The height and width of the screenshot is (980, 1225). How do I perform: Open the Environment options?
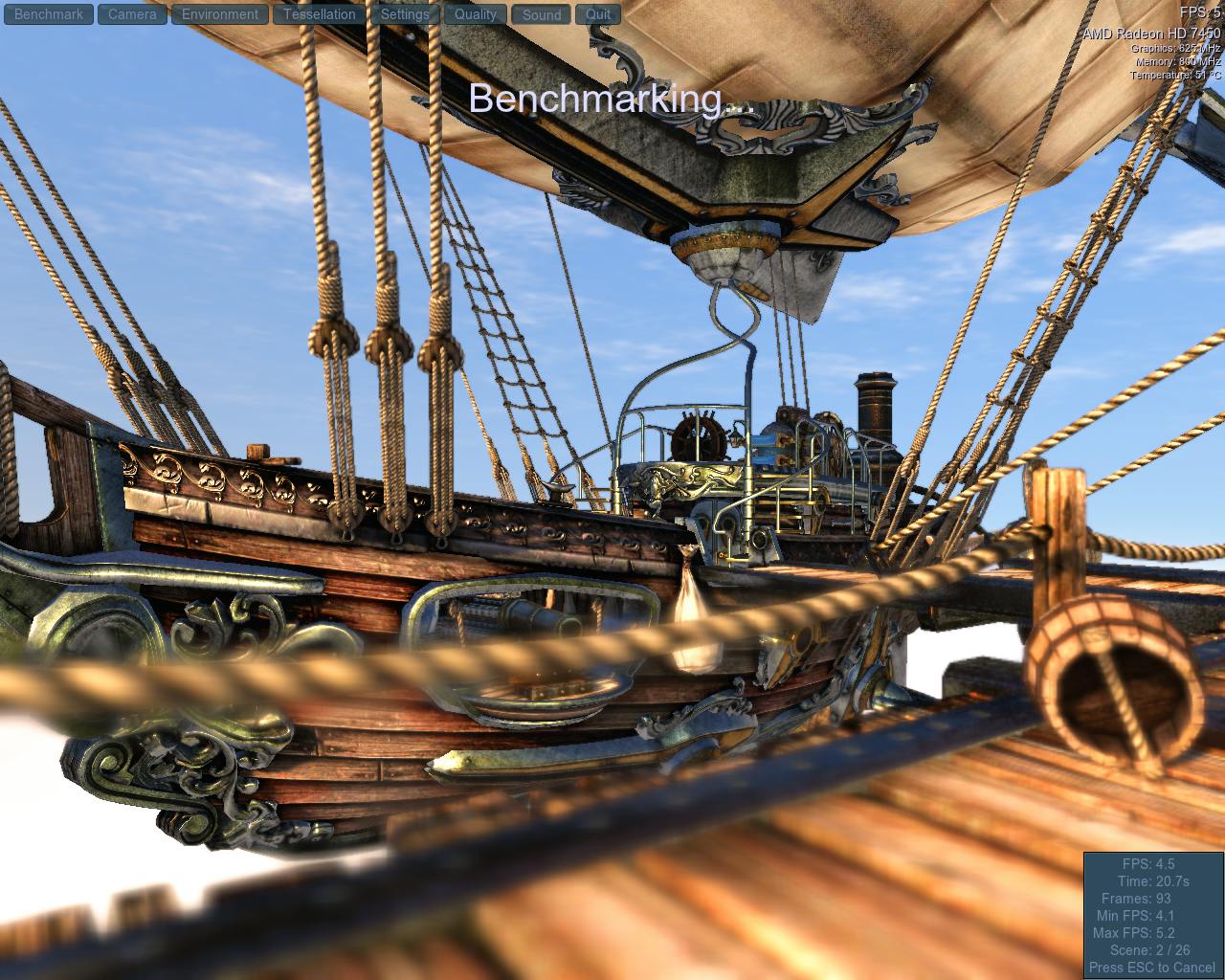coord(220,14)
